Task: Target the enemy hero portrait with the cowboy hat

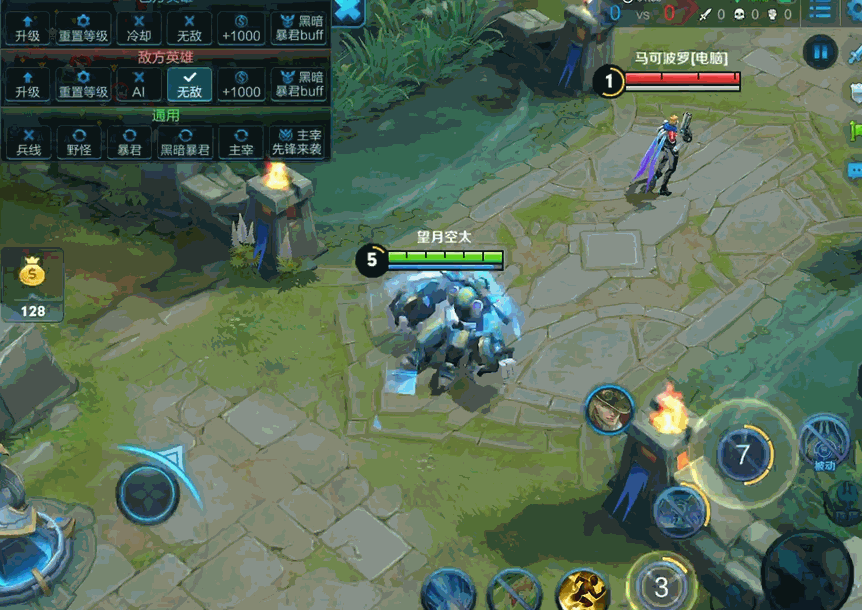Action: pyautogui.click(x=609, y=410)
